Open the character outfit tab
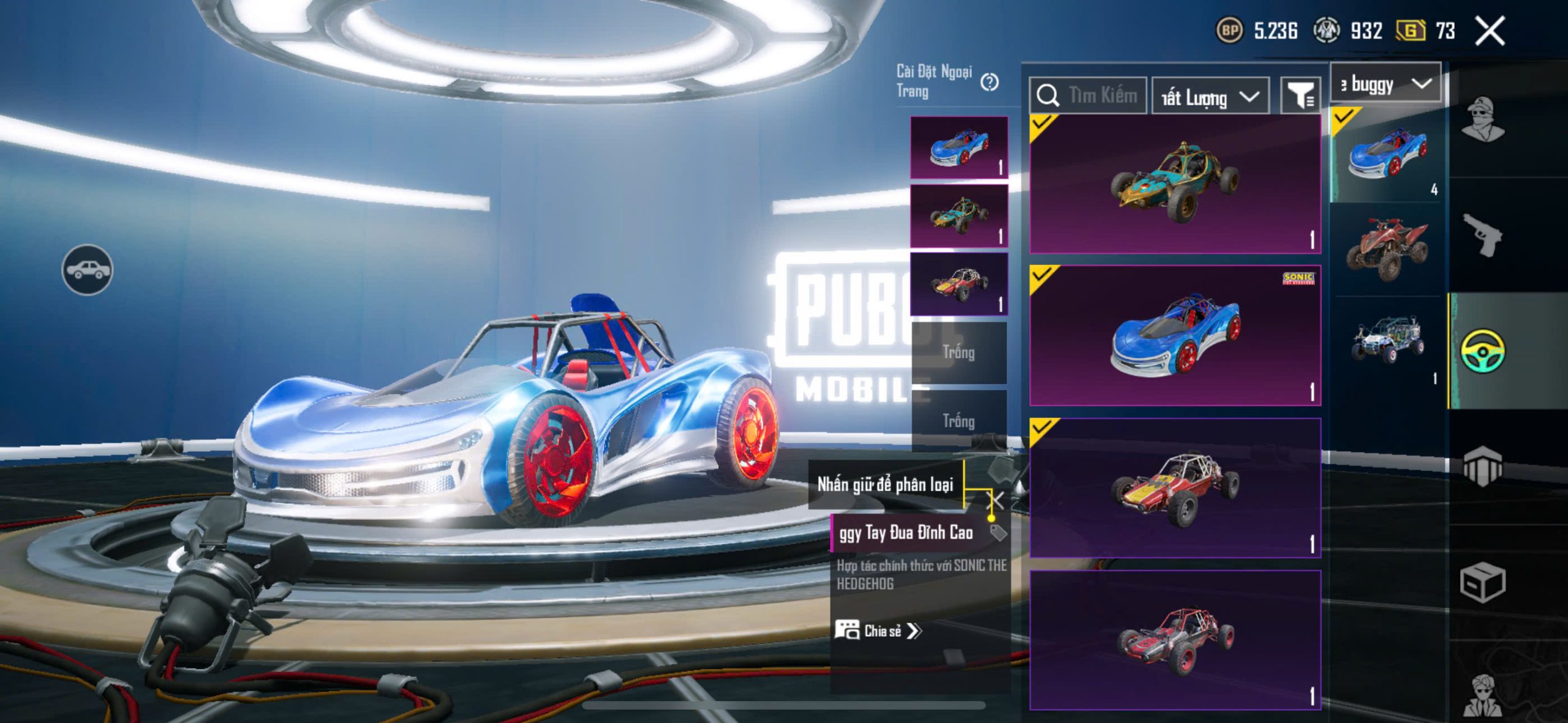 pos(1482,119)
